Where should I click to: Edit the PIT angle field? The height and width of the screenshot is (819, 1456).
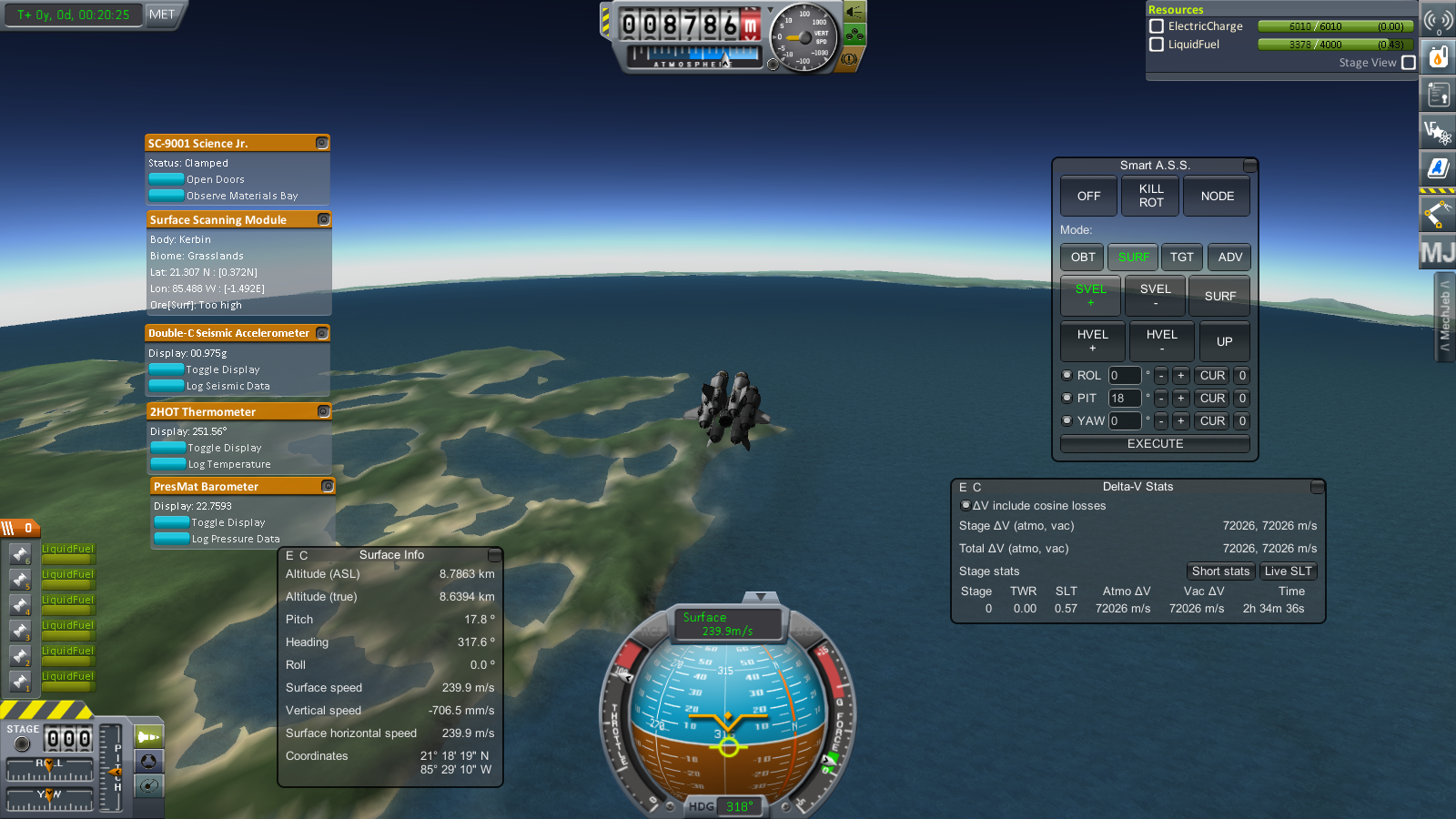point(1124,399)
